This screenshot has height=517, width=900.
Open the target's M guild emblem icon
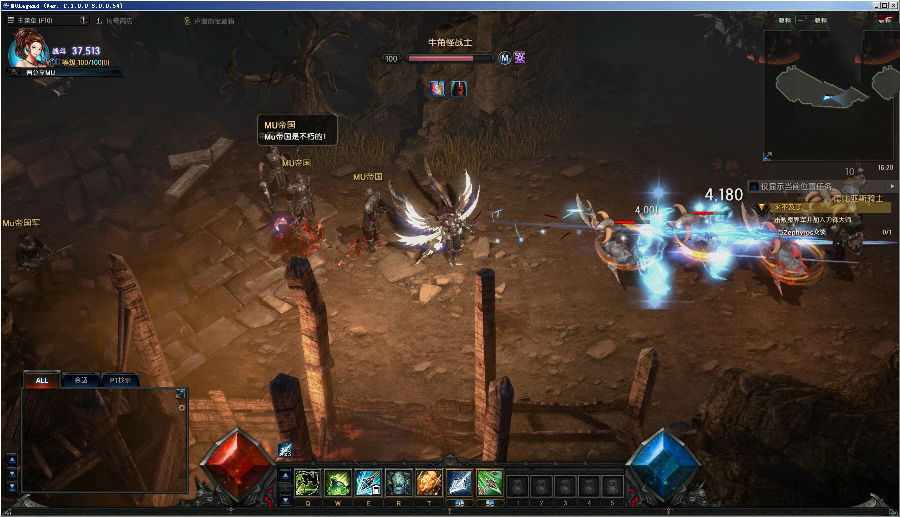pyautogui.click(x=505, y=58)
